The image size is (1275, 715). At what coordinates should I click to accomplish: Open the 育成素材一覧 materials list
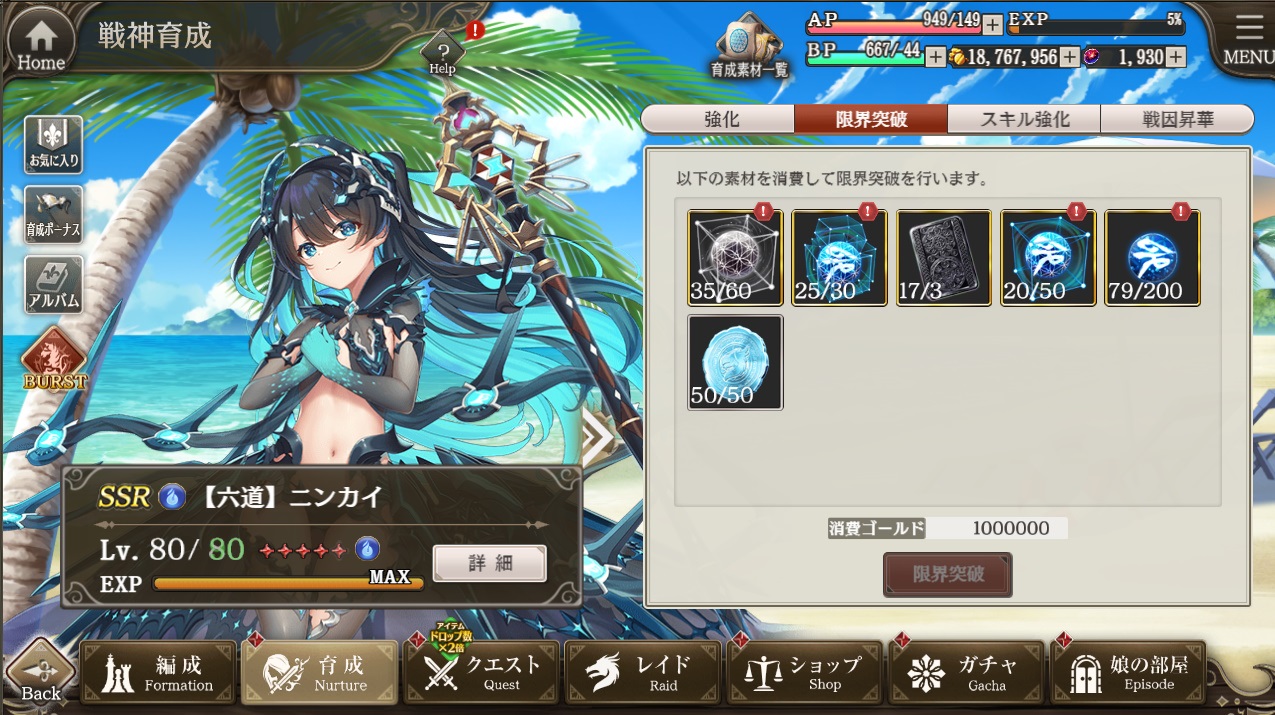coord(749,48)
